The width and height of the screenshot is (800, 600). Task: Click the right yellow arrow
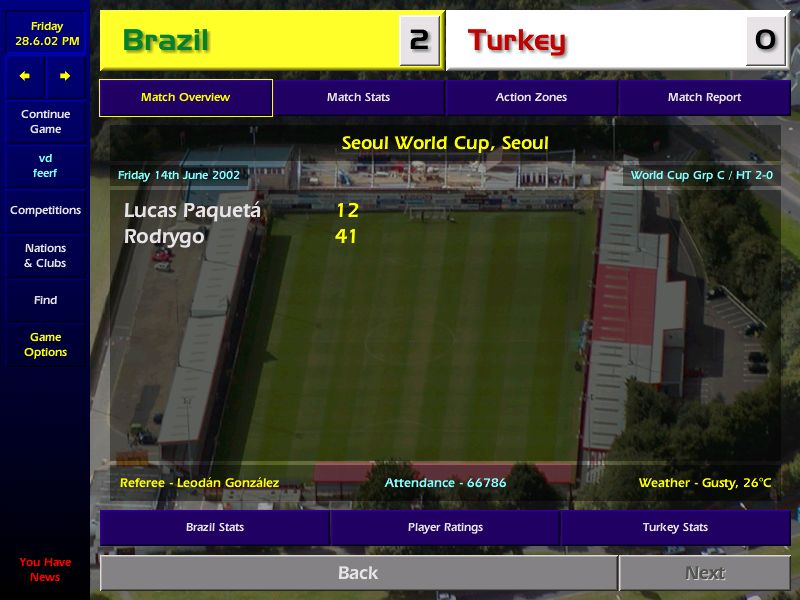click(x=65, y=76)
